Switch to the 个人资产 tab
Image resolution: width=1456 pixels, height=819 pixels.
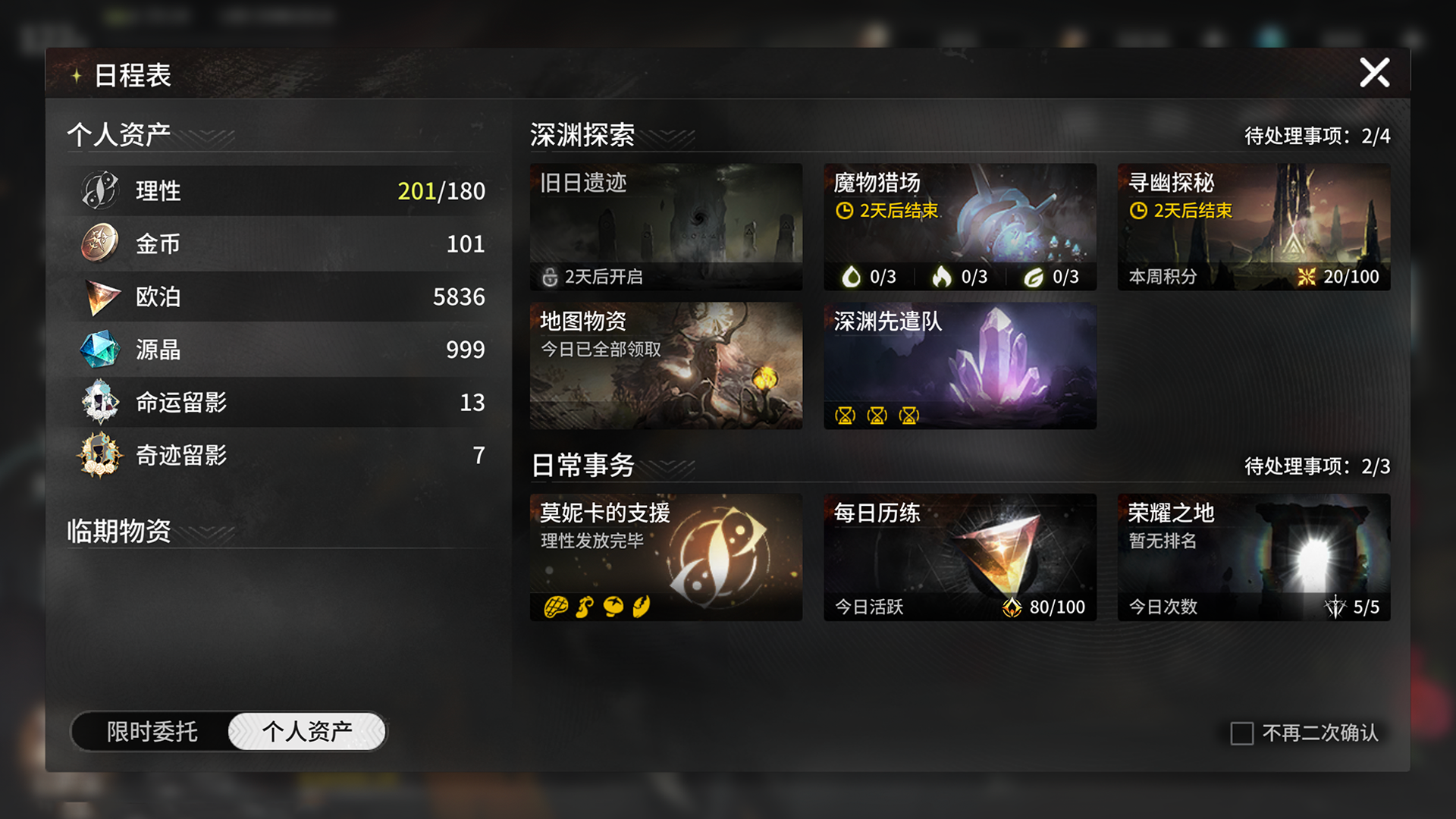tap(306, 730)
